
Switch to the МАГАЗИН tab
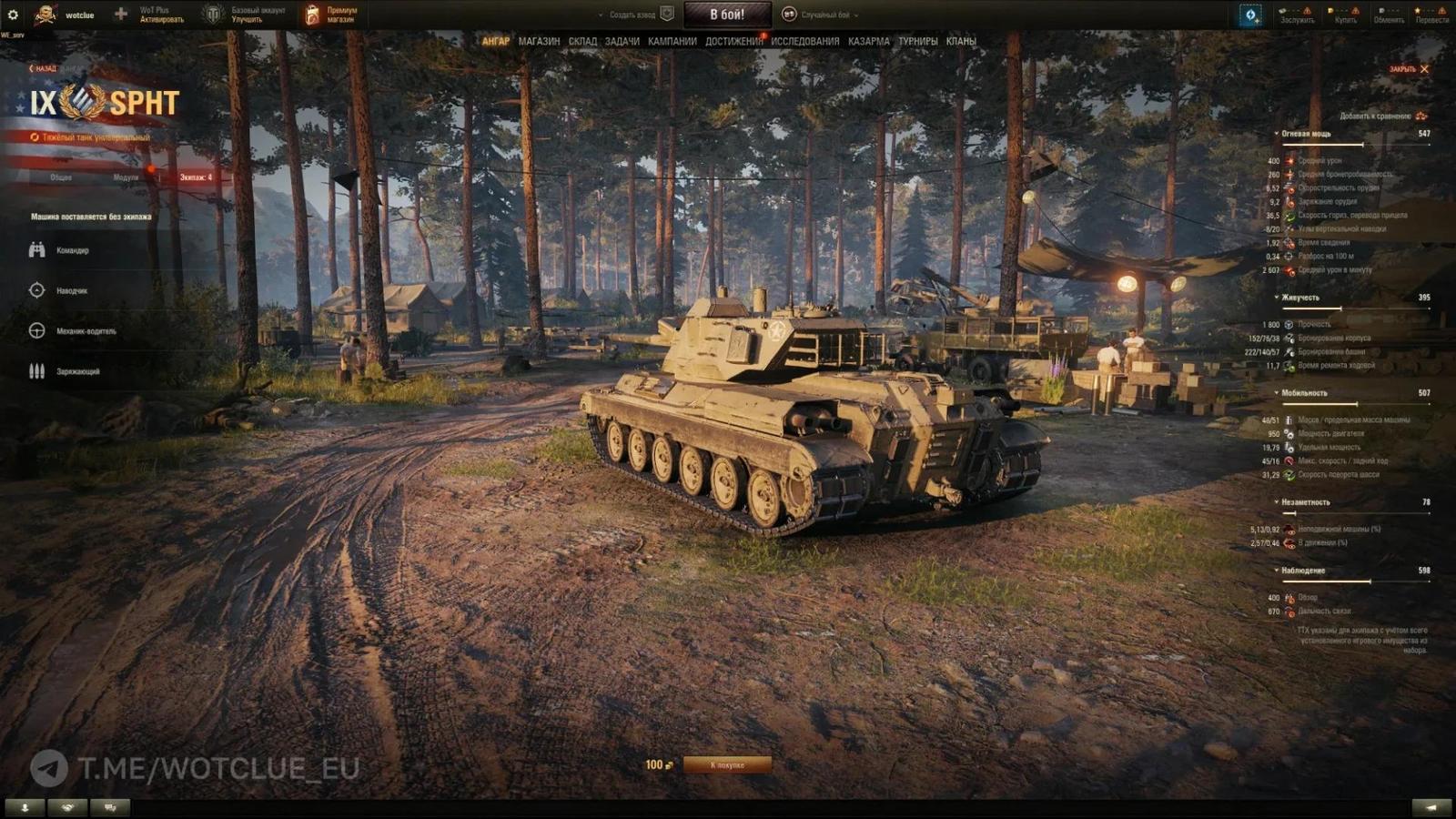537,41
